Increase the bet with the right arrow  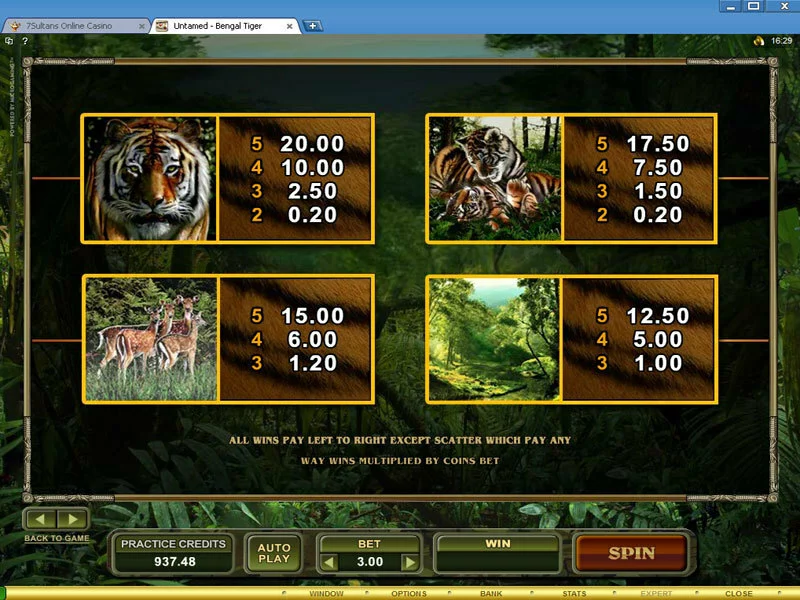(408, 562)
